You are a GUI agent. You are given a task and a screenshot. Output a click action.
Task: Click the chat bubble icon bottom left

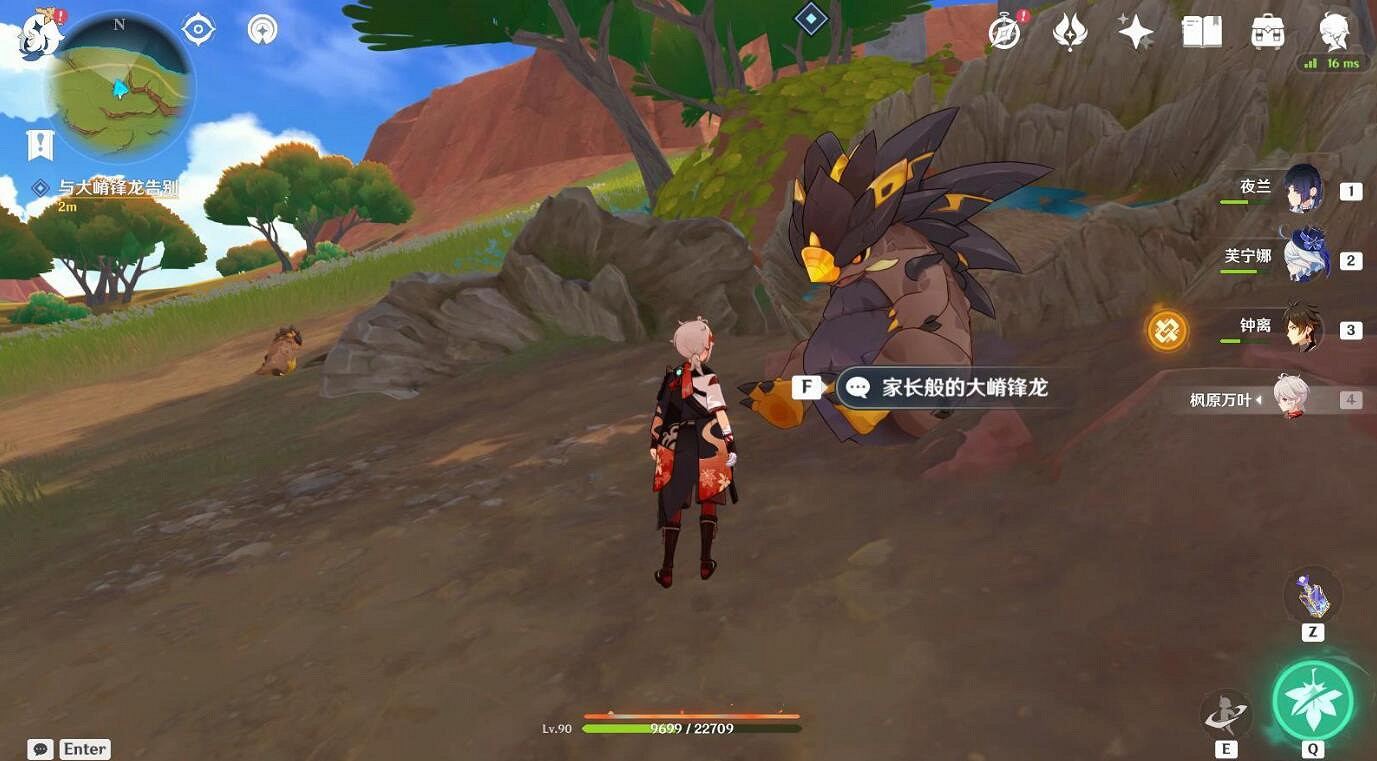pyautogui.click(x=40, y=748)
